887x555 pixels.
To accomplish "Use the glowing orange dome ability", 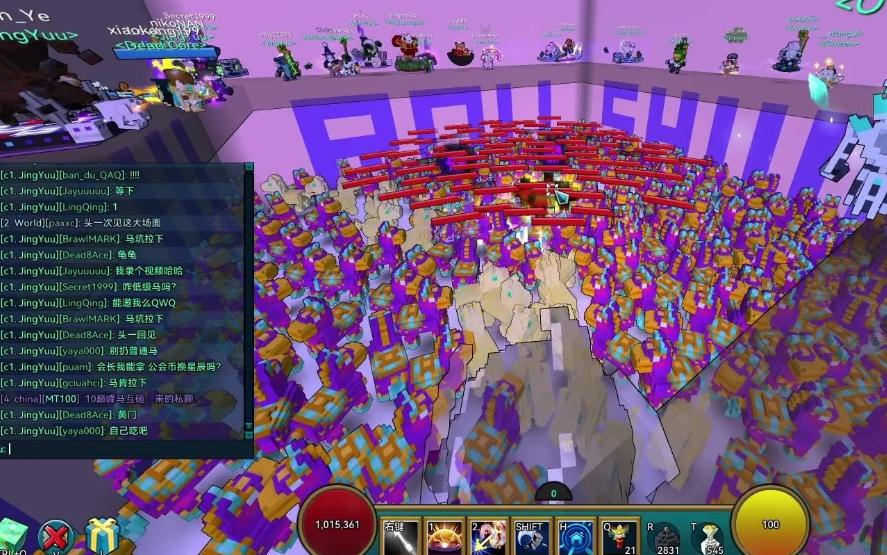I will pyautogui.click(x=444, y=538).
